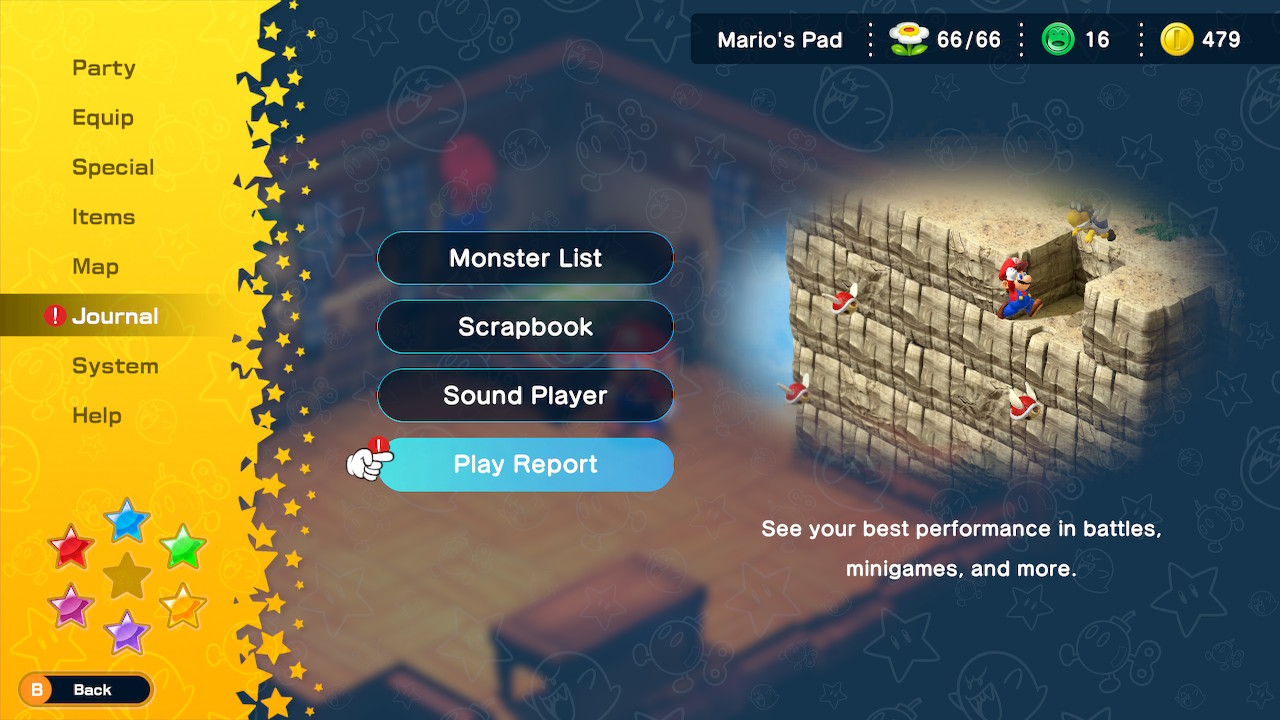Select the red star piece
Image resolution: width=1280 pixels, height=720 pixels.
[x=70, y=548]
